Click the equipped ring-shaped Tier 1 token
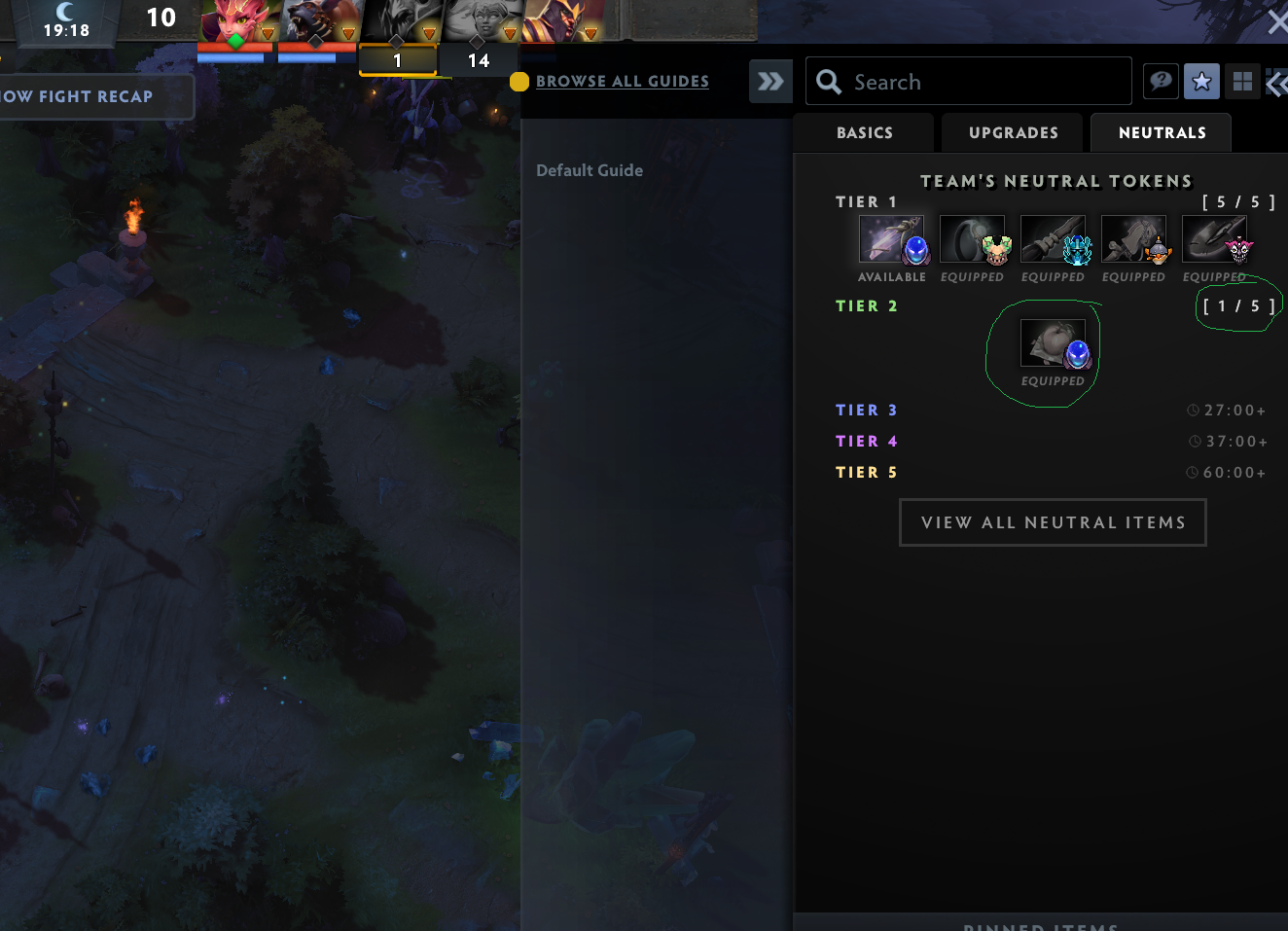 tap(972, 237)
